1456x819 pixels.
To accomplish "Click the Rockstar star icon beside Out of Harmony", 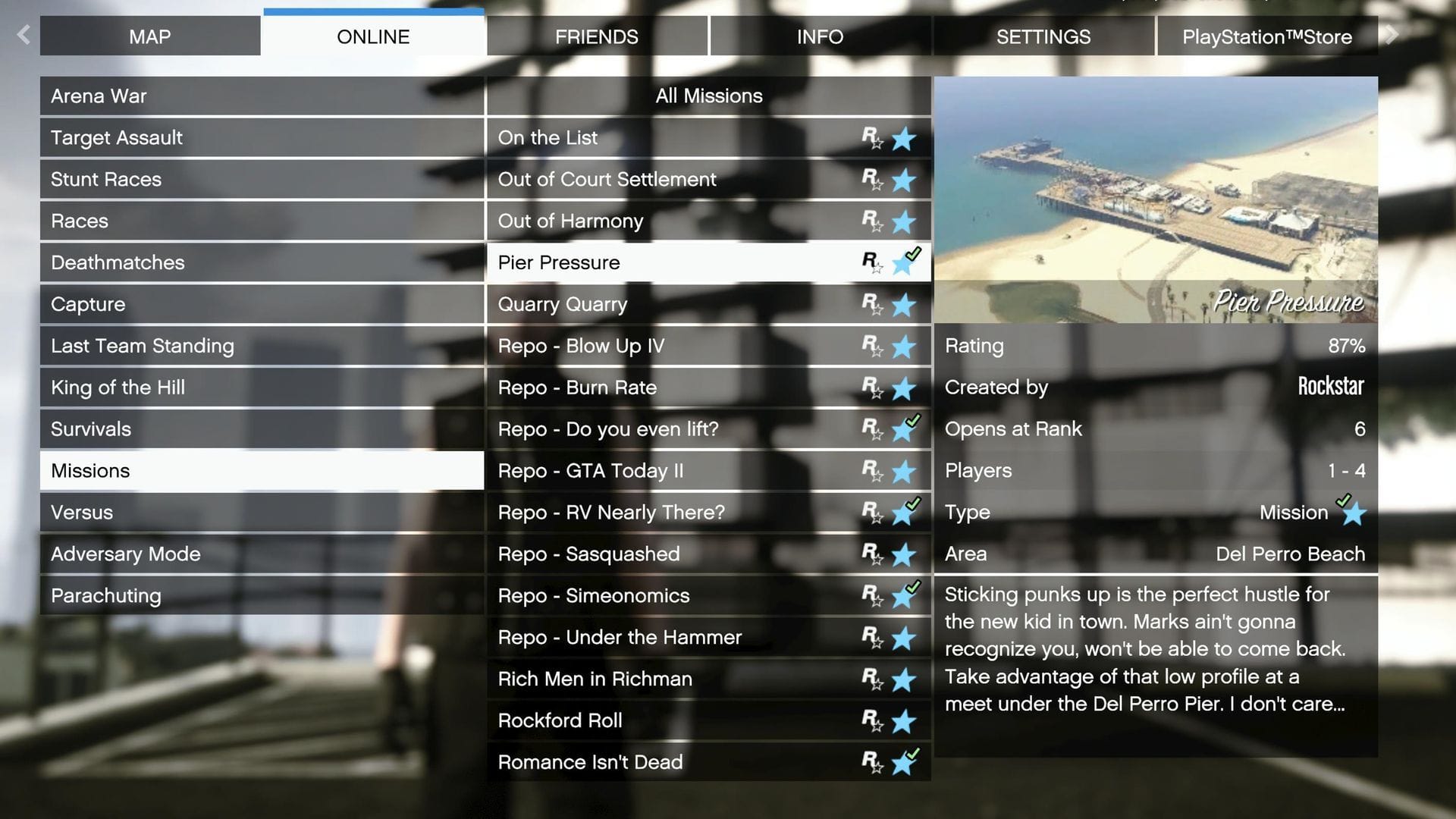I will click(x=870, y=222).
